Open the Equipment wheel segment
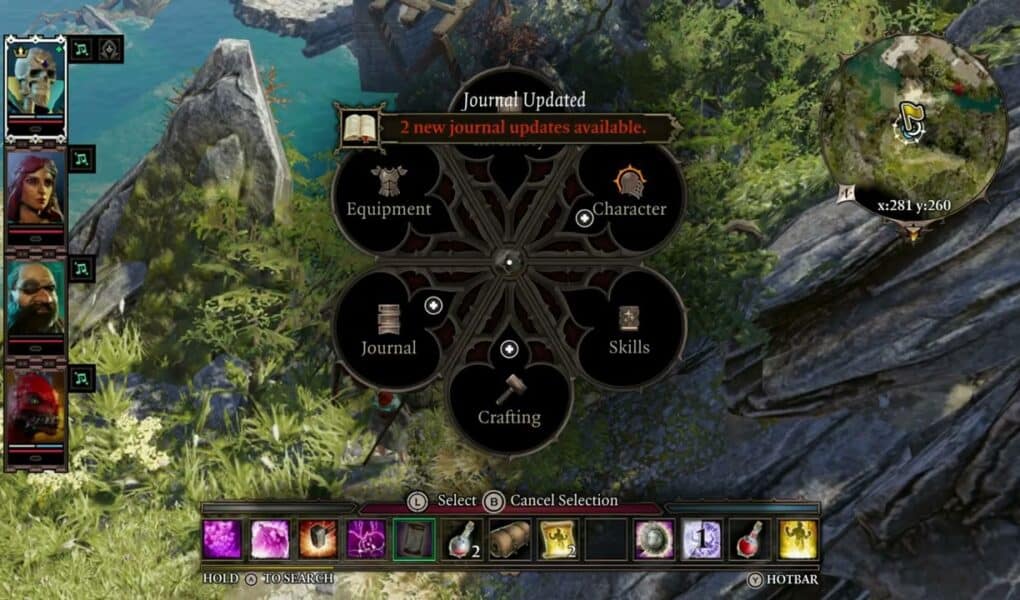The height and width of the screenshot is (600, 1020). pyautogui.click(x=389, y=195)
